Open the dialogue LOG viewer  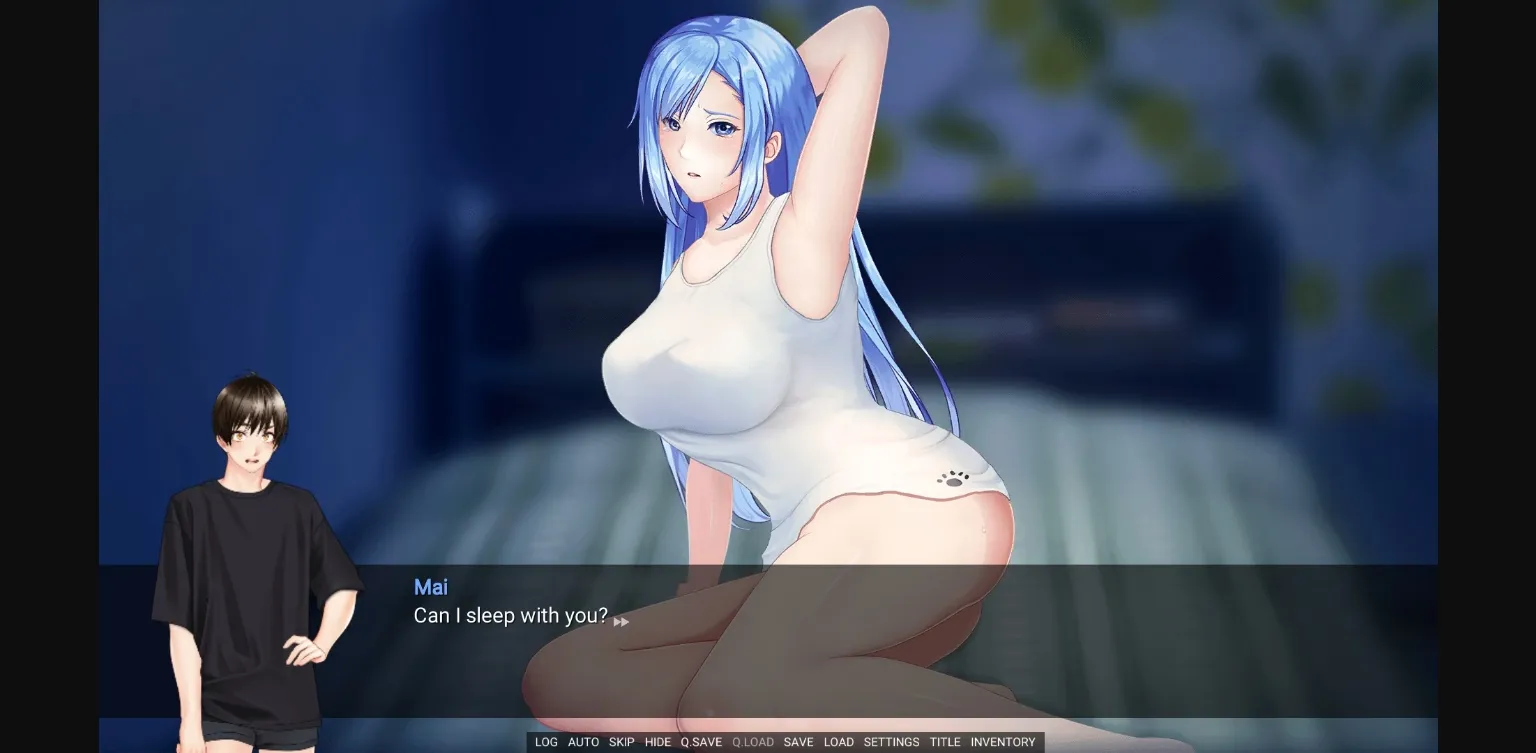(x=546, y=742)
